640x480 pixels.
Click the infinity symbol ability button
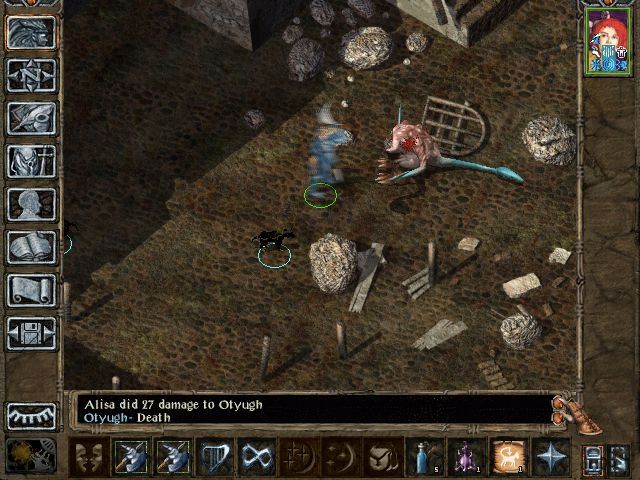258,457
